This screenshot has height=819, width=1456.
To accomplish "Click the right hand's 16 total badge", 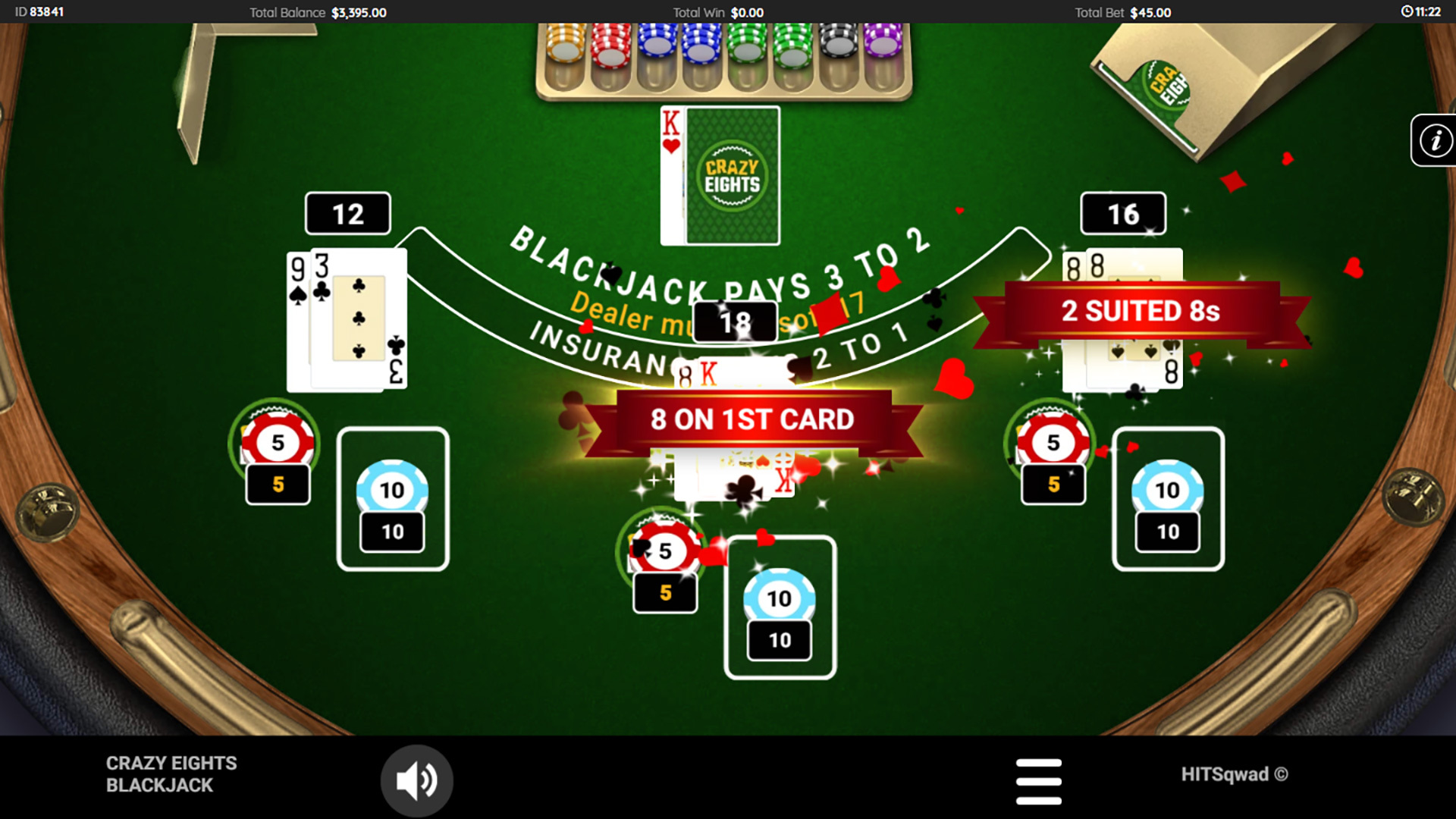I will pyautogui.click(x=1122, y=213).
